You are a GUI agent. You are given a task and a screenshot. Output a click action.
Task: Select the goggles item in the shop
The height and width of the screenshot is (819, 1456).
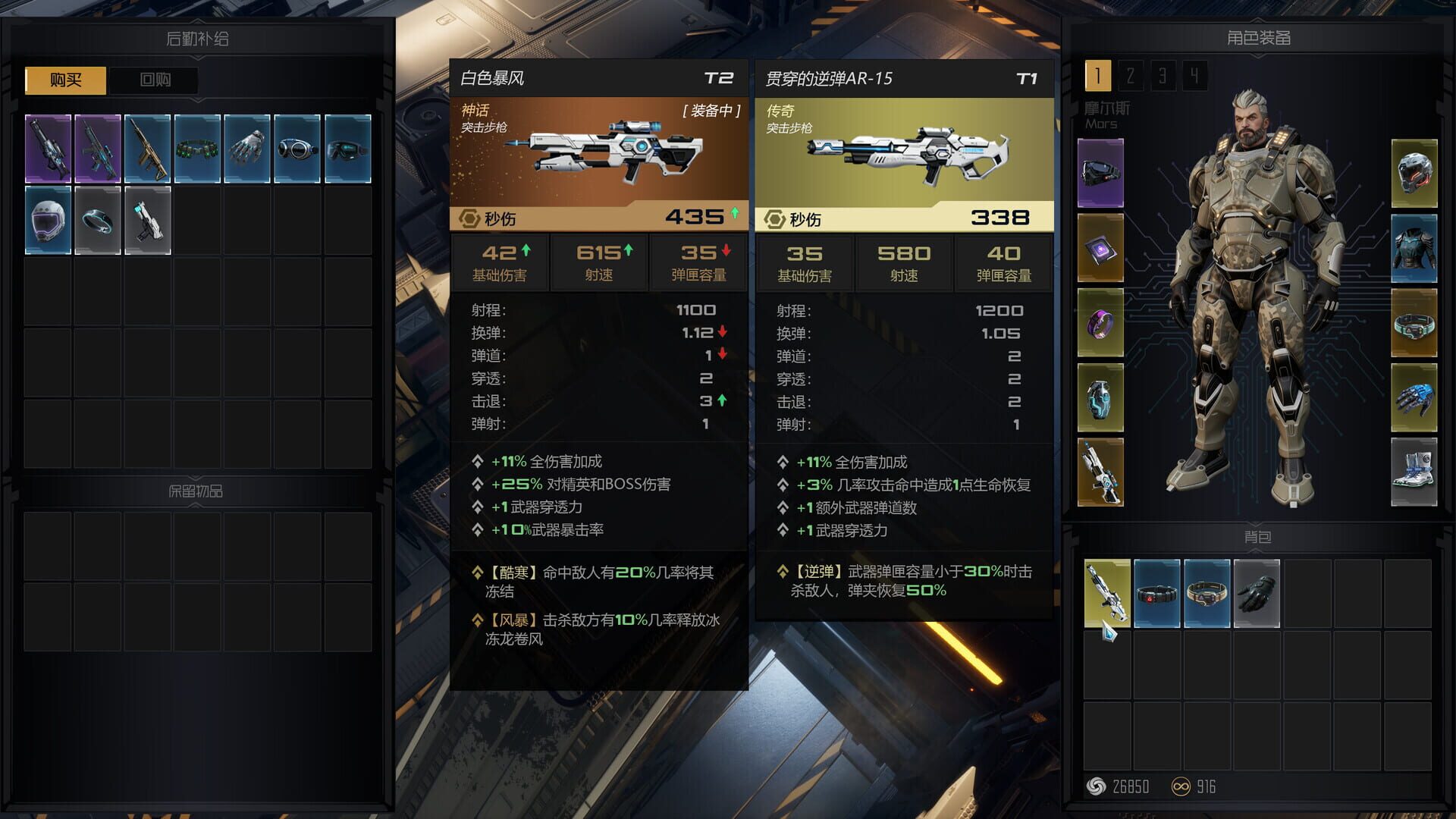297,148
